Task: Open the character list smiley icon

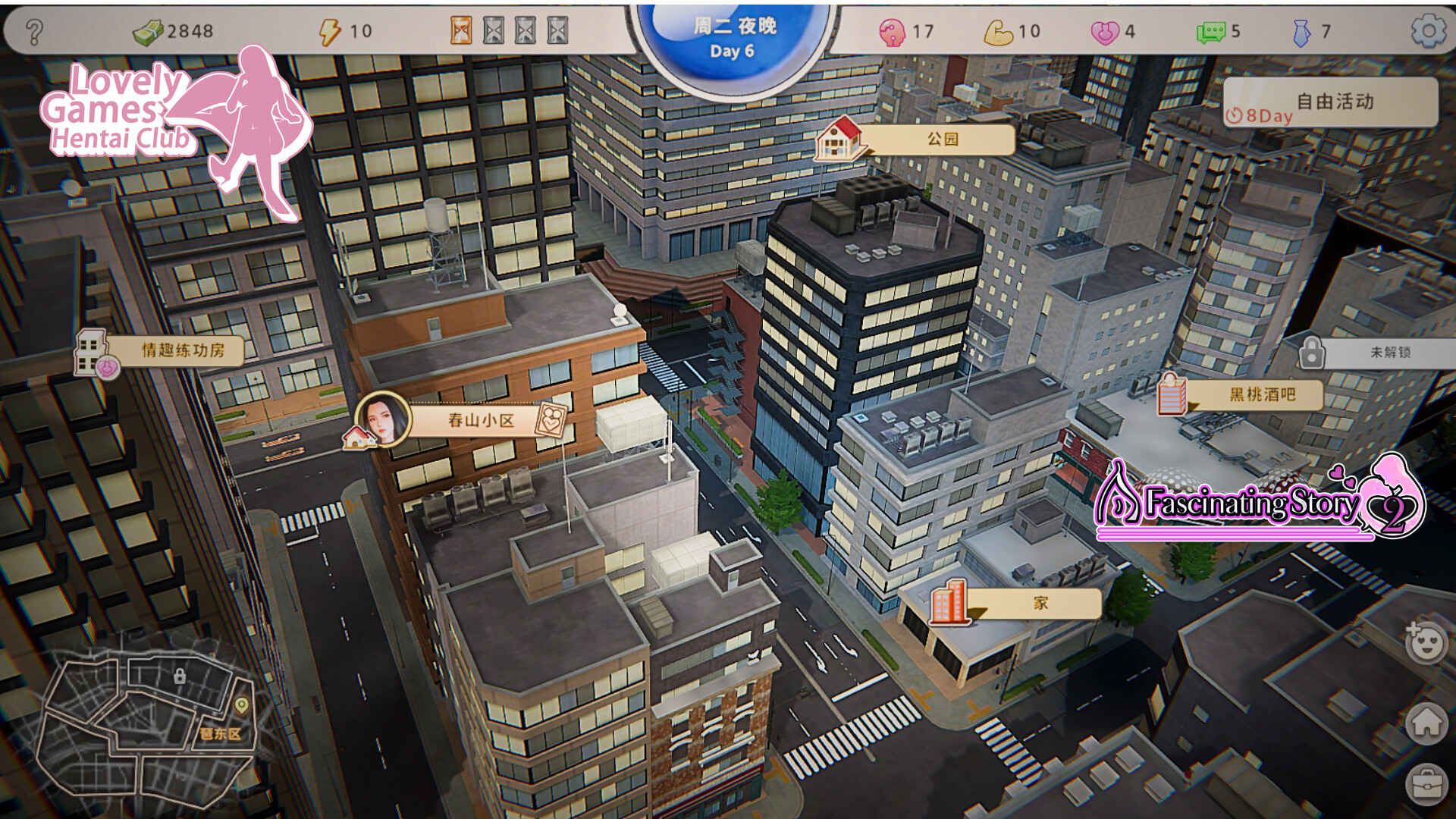Action: pos(1425,641)
